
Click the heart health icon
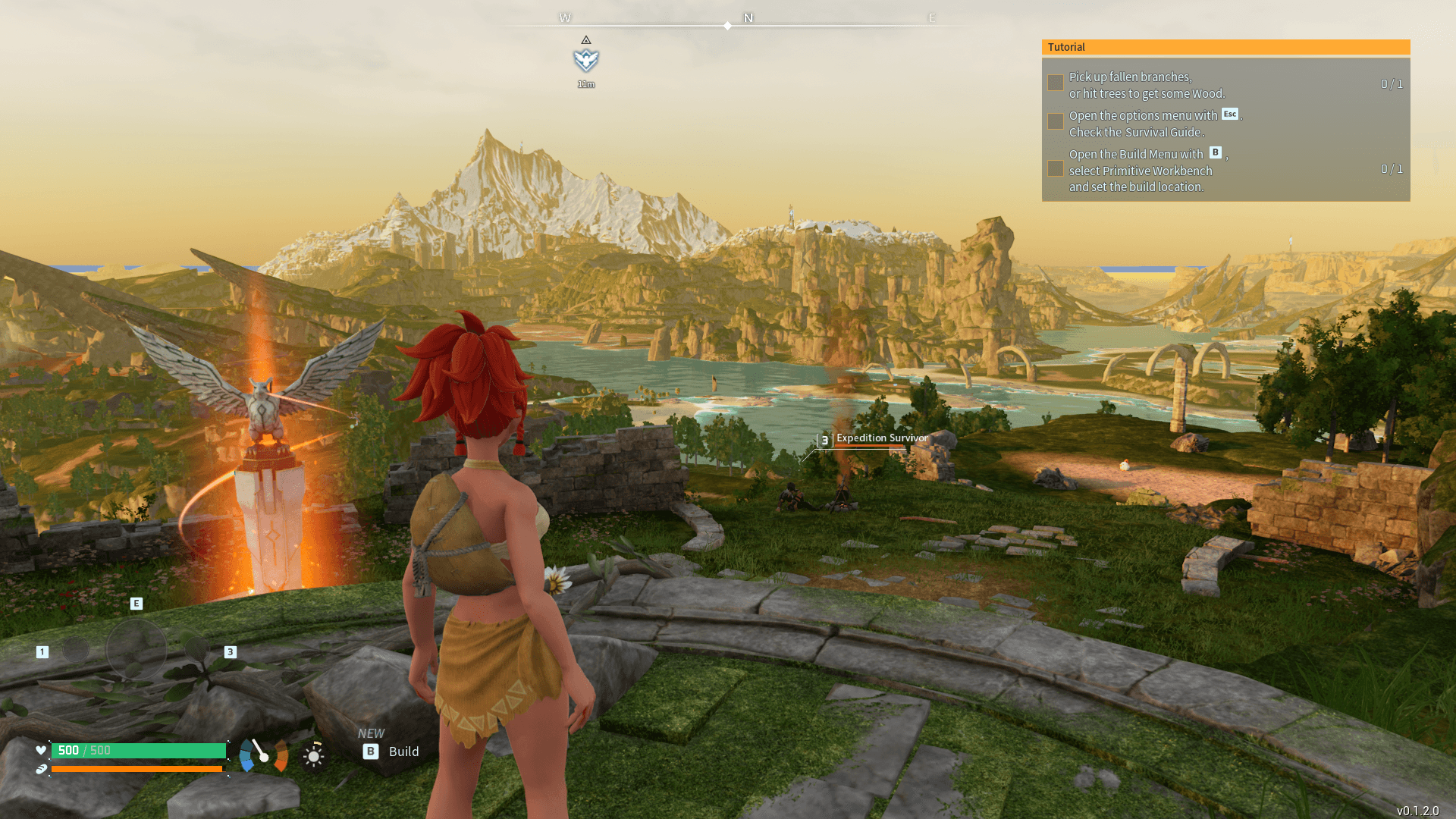40,751
